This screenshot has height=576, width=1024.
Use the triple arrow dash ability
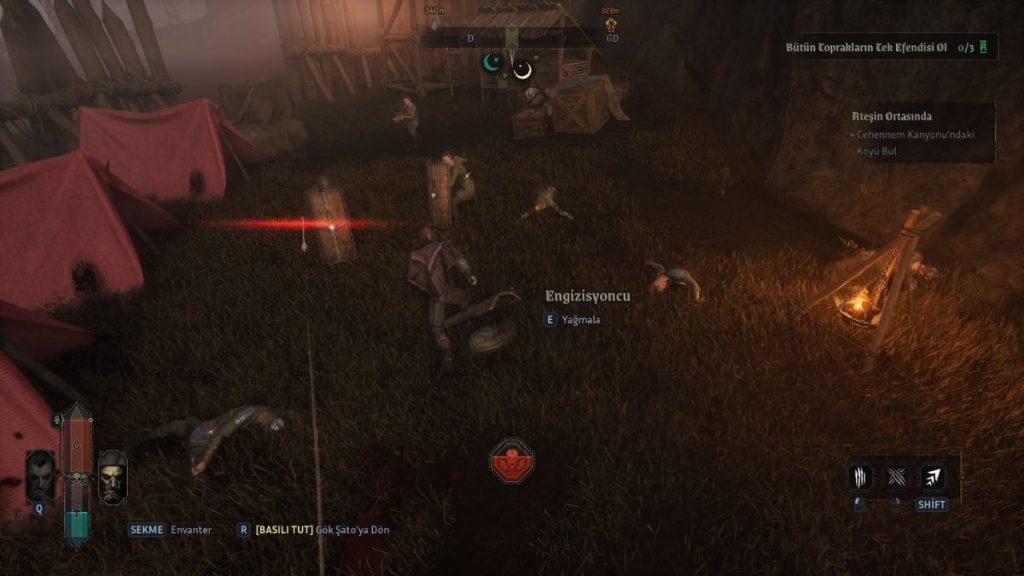pos(932,477)
